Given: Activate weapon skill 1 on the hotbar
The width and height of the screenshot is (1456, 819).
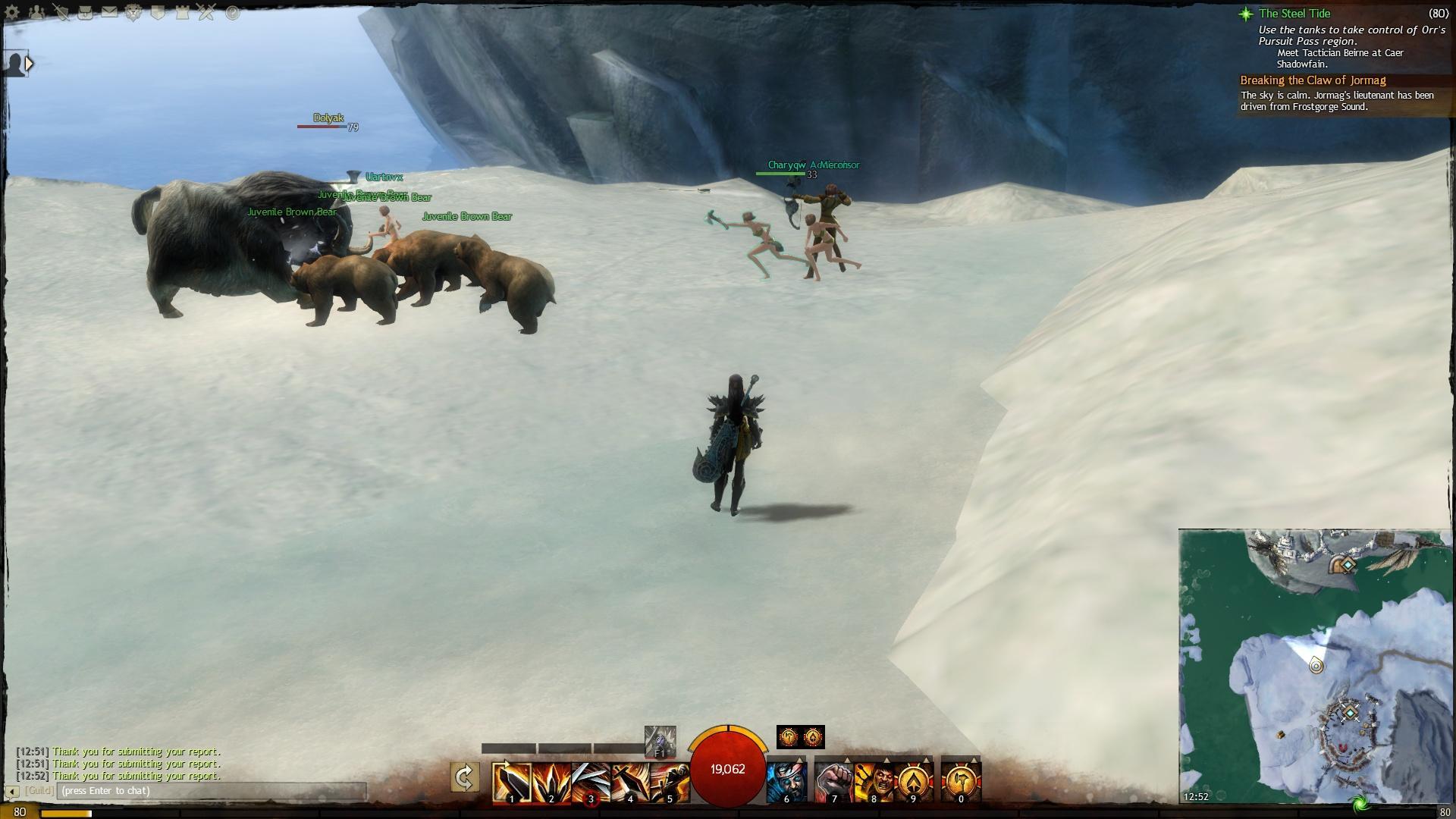Looking at the screenshot, I should (x=511, y=781).
